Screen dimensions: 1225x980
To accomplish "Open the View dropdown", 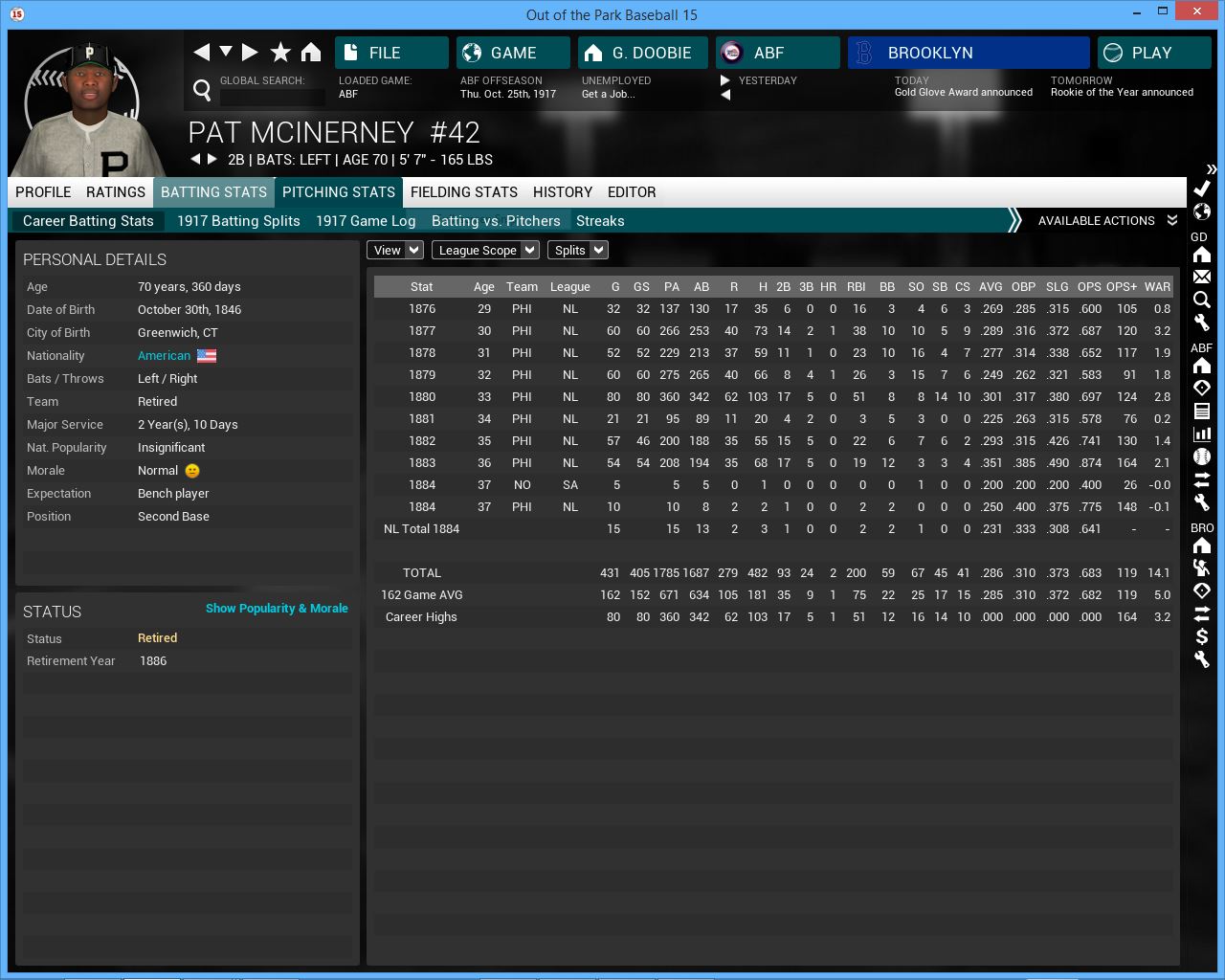I will [x=395, y=251].
